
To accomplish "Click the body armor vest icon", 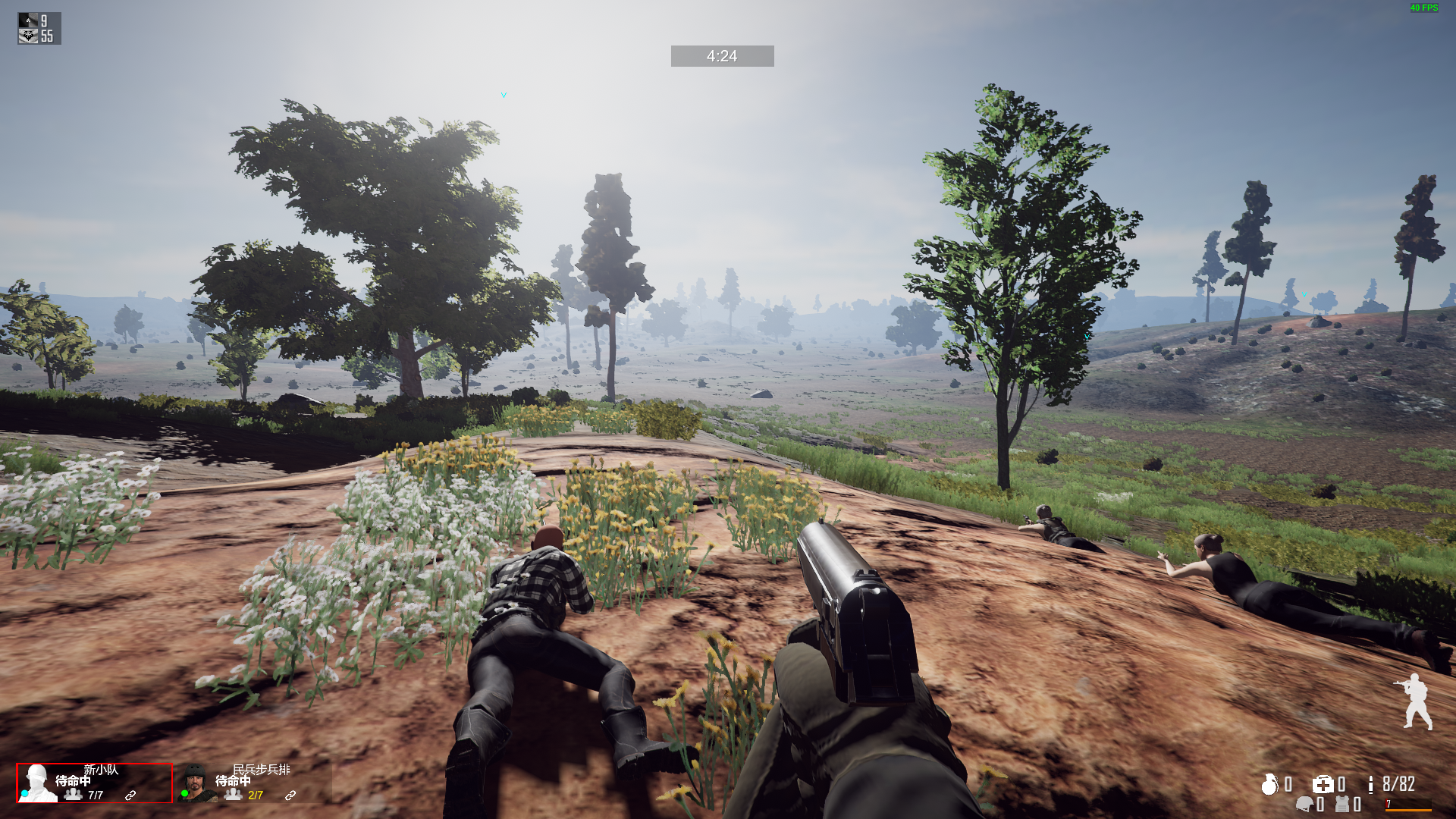I will [x=1342, y=805].
